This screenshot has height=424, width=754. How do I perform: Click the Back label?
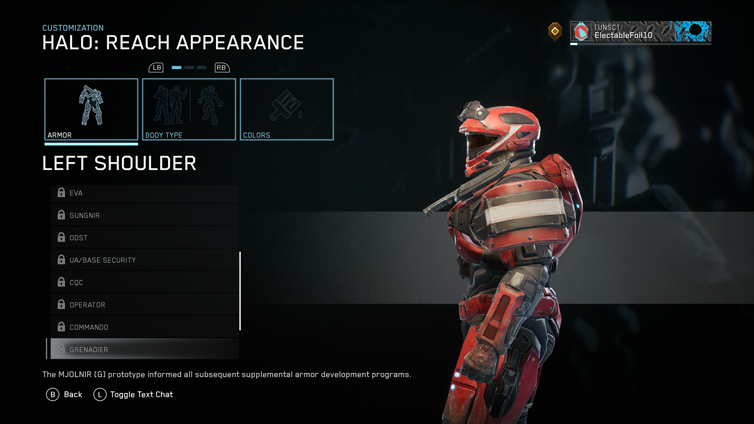point(73,395)
